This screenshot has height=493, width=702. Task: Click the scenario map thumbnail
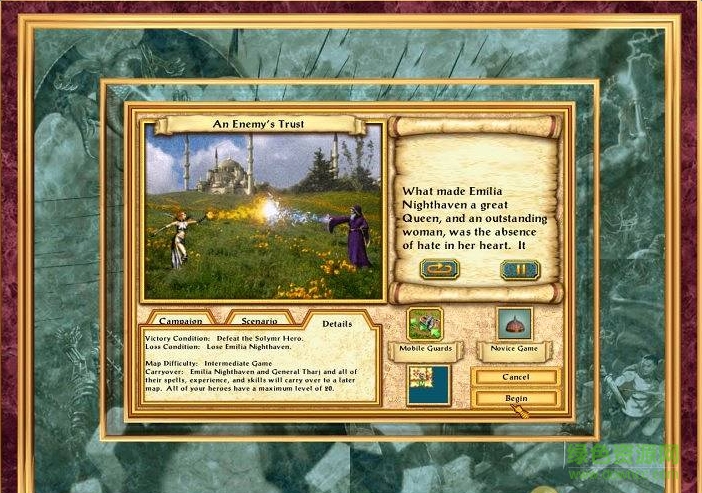click(x=427, y=384)
